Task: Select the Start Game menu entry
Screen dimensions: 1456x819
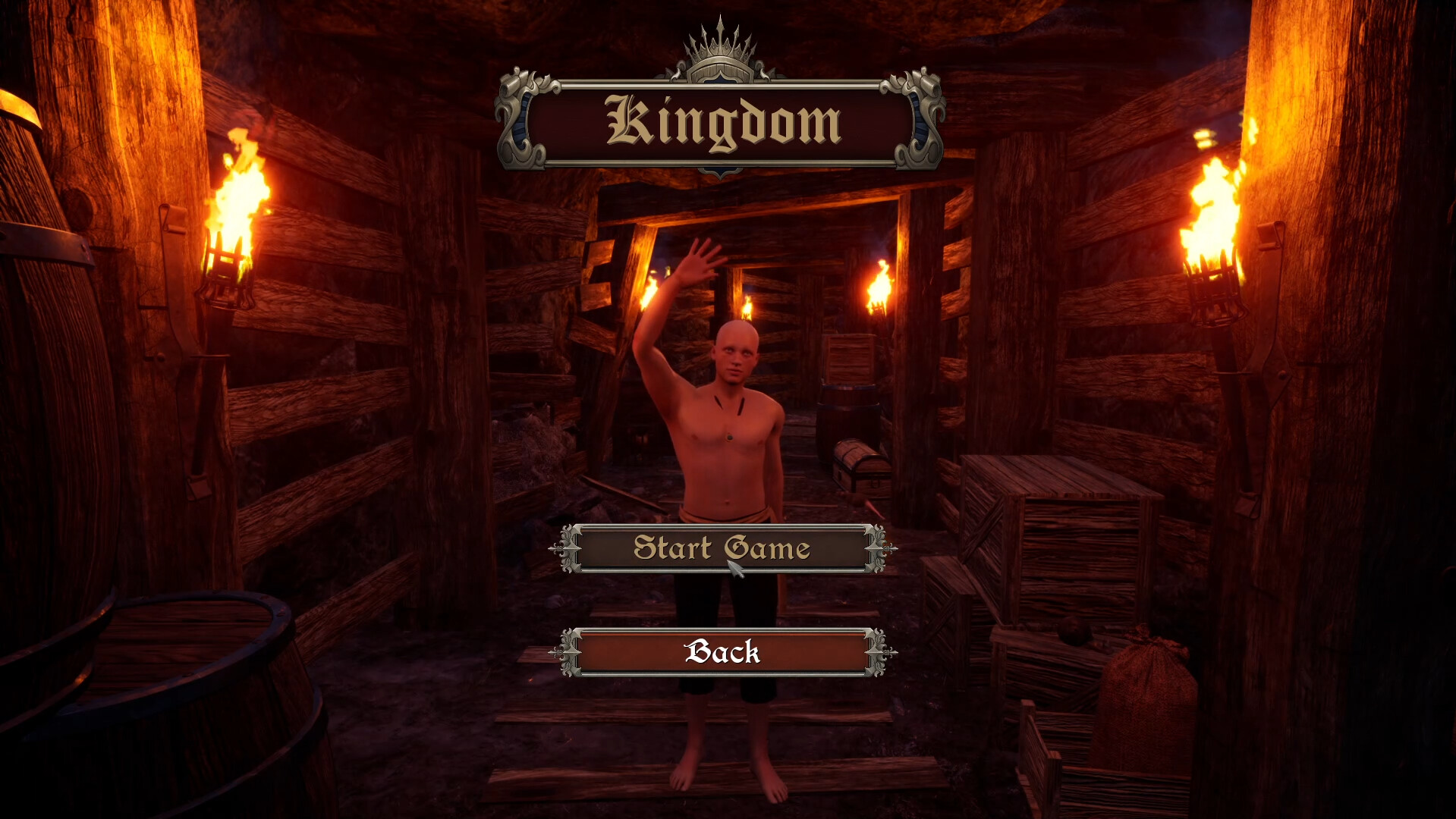Action: point(721,548)
